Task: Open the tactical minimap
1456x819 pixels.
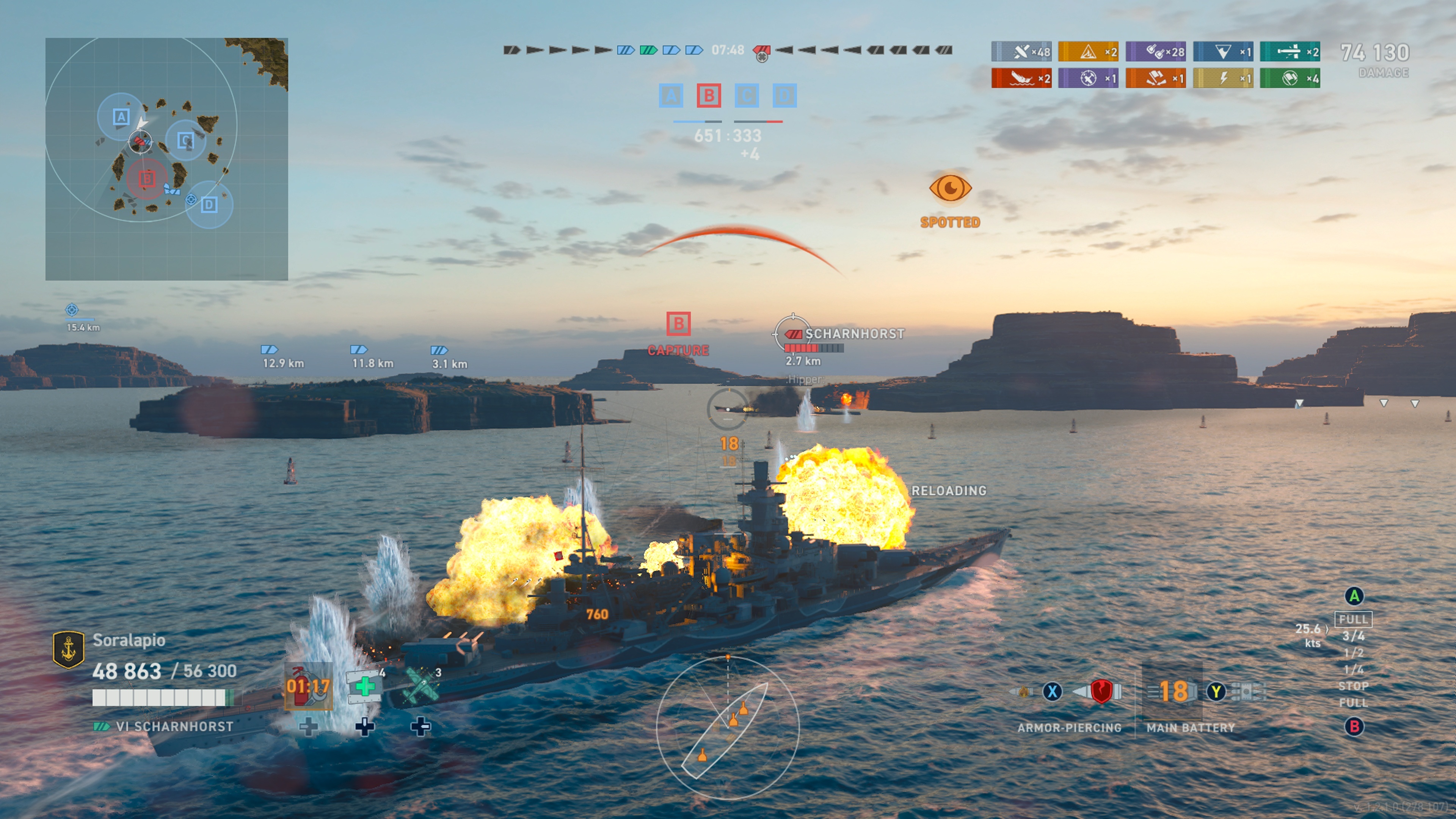Action: pos(166,159)
